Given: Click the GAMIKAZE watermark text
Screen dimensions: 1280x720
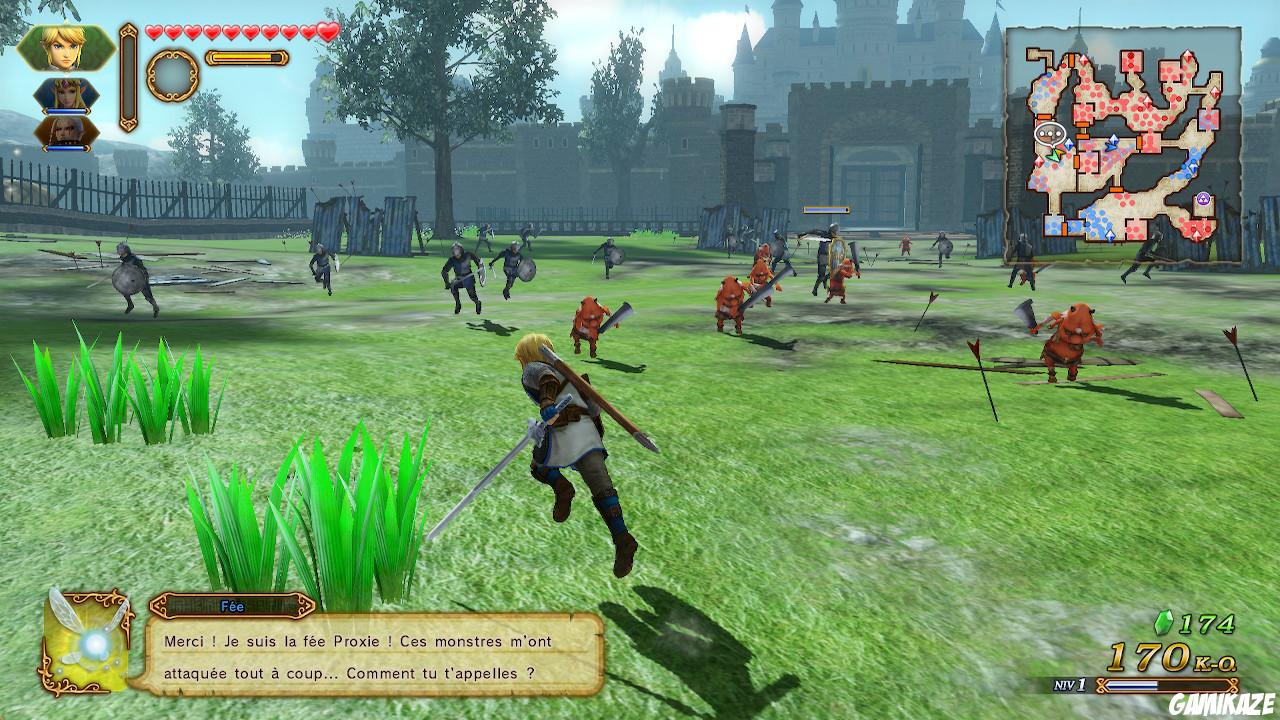Looking at the screenshot, I should [x=1219, y=703].
